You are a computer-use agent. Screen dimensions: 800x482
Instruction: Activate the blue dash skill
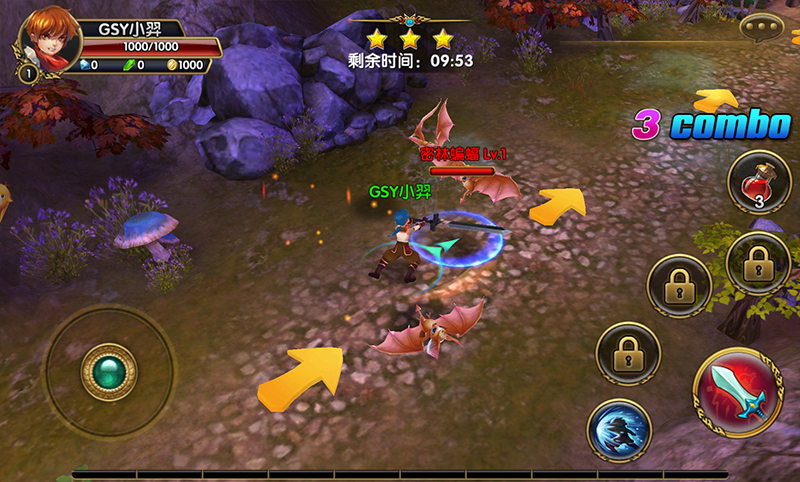pyautogui.click(x=619, y=431)
